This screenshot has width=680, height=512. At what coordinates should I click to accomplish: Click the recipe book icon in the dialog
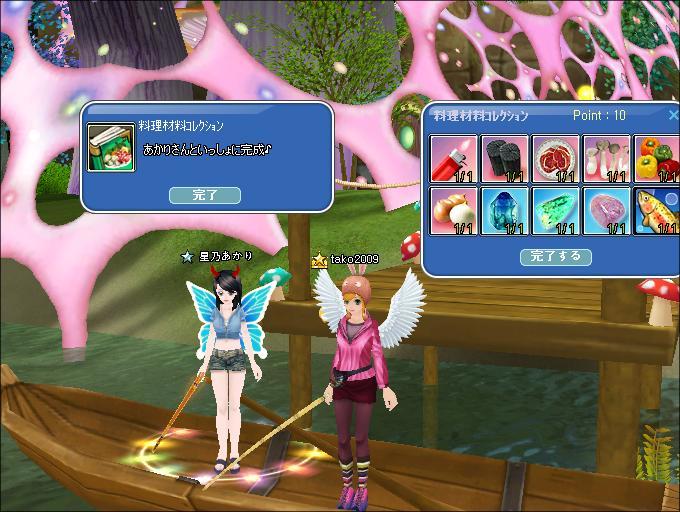click(111, 148)
